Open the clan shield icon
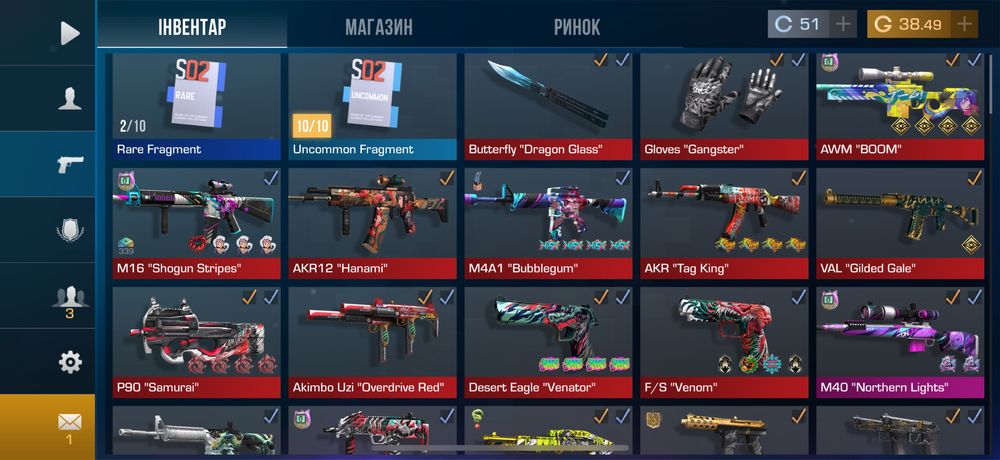This screenshot has height=460, width=1000. [x=69, y=230]
